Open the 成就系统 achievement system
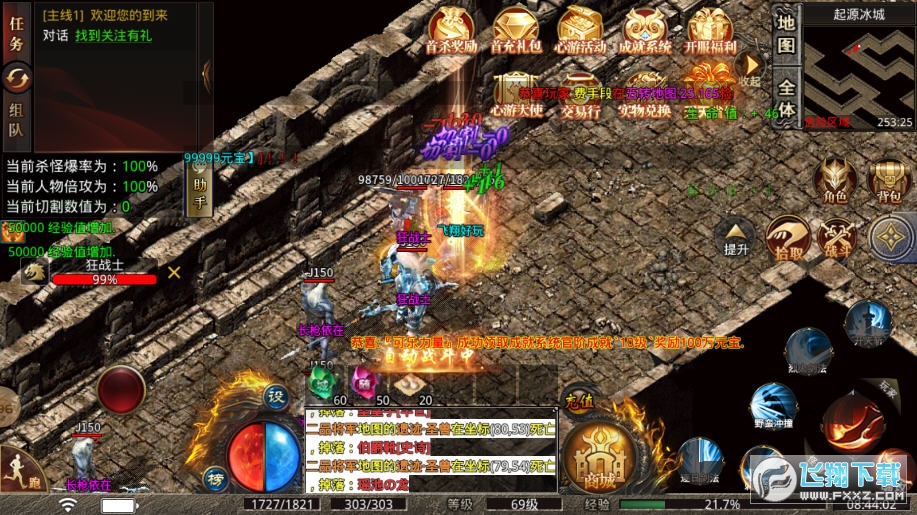917x515 pixels. [645, 29]
